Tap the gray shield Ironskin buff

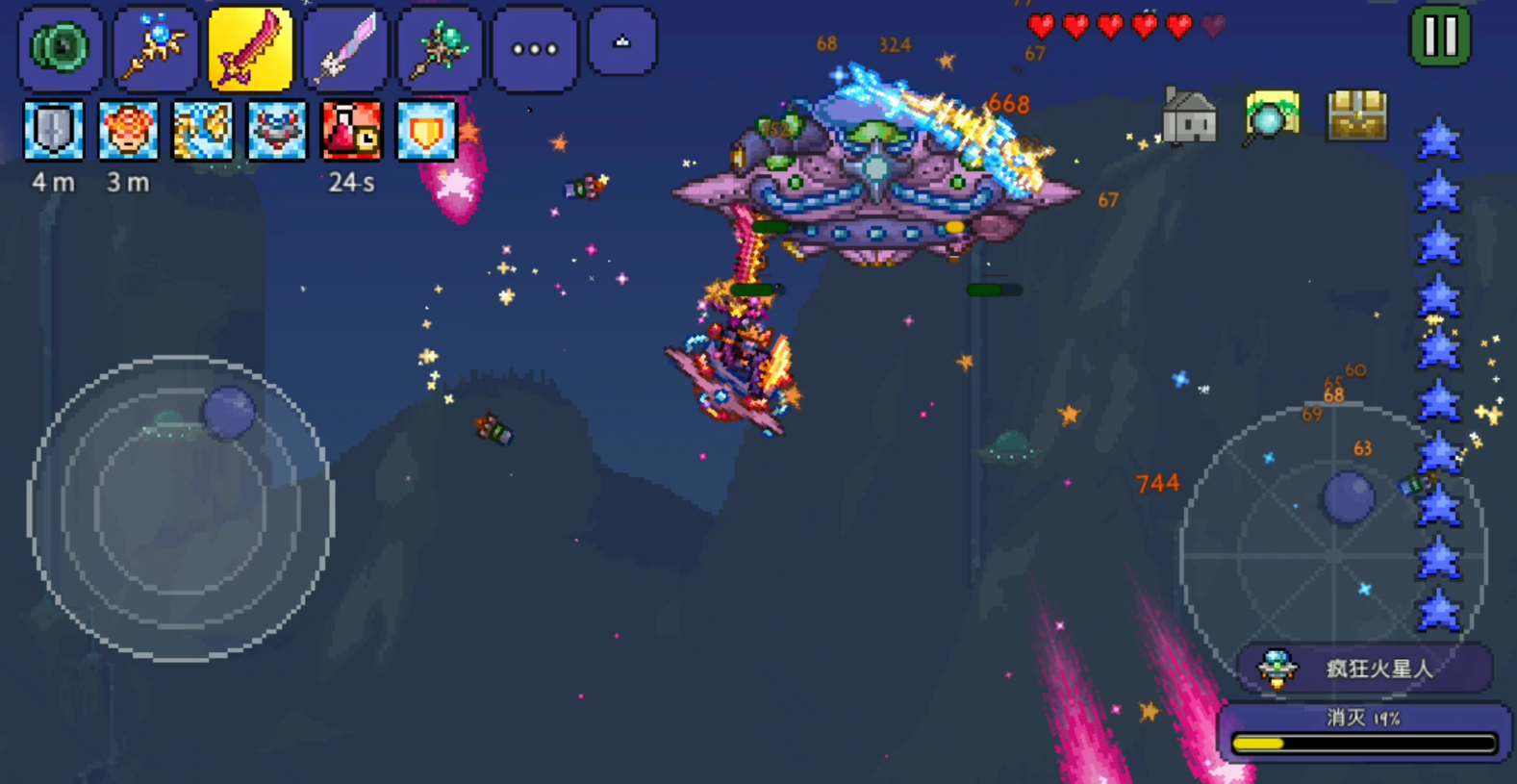[x=53, y=130]
